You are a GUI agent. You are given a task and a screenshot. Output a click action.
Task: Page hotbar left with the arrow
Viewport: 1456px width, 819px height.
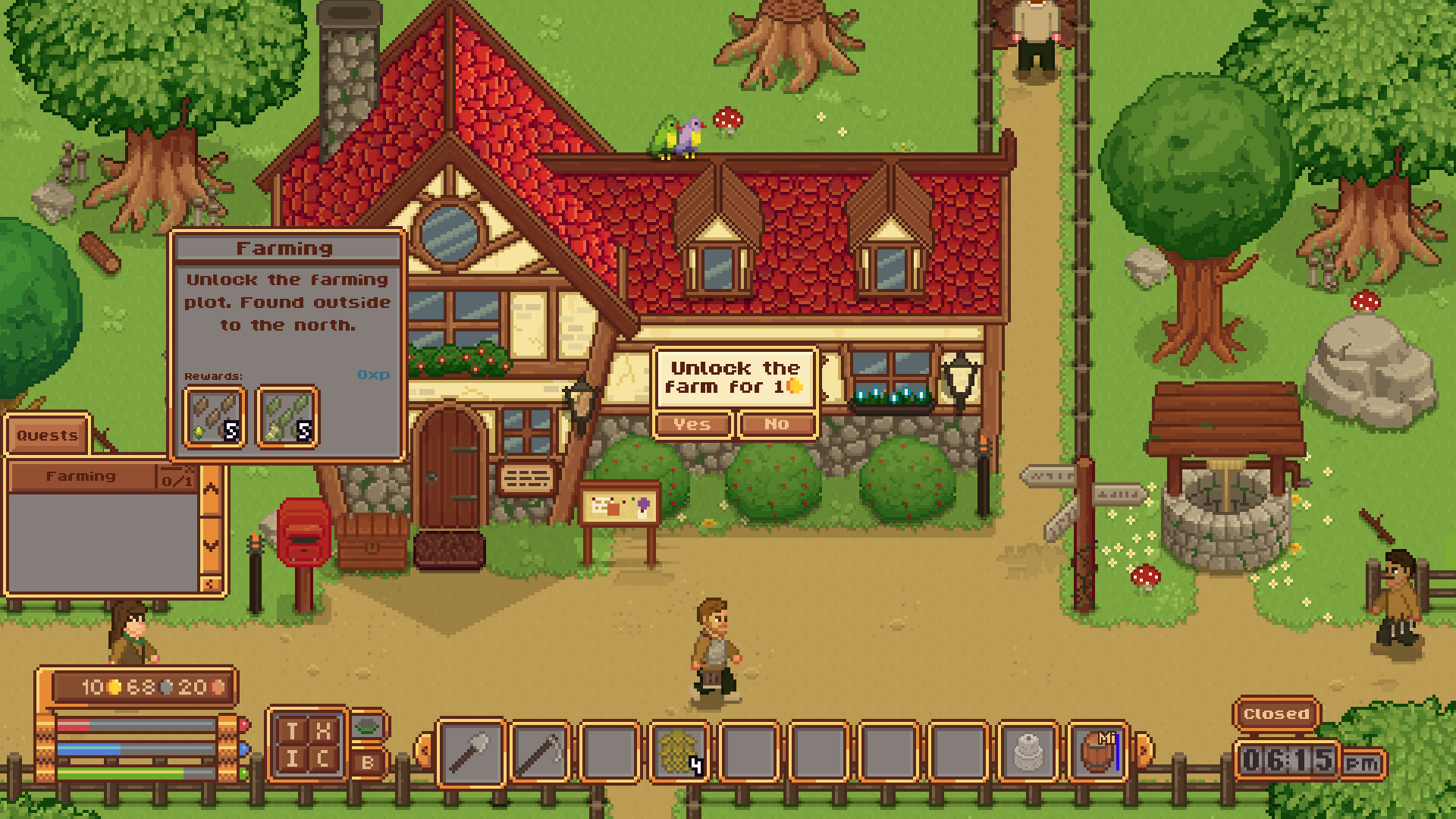[423, 751]
